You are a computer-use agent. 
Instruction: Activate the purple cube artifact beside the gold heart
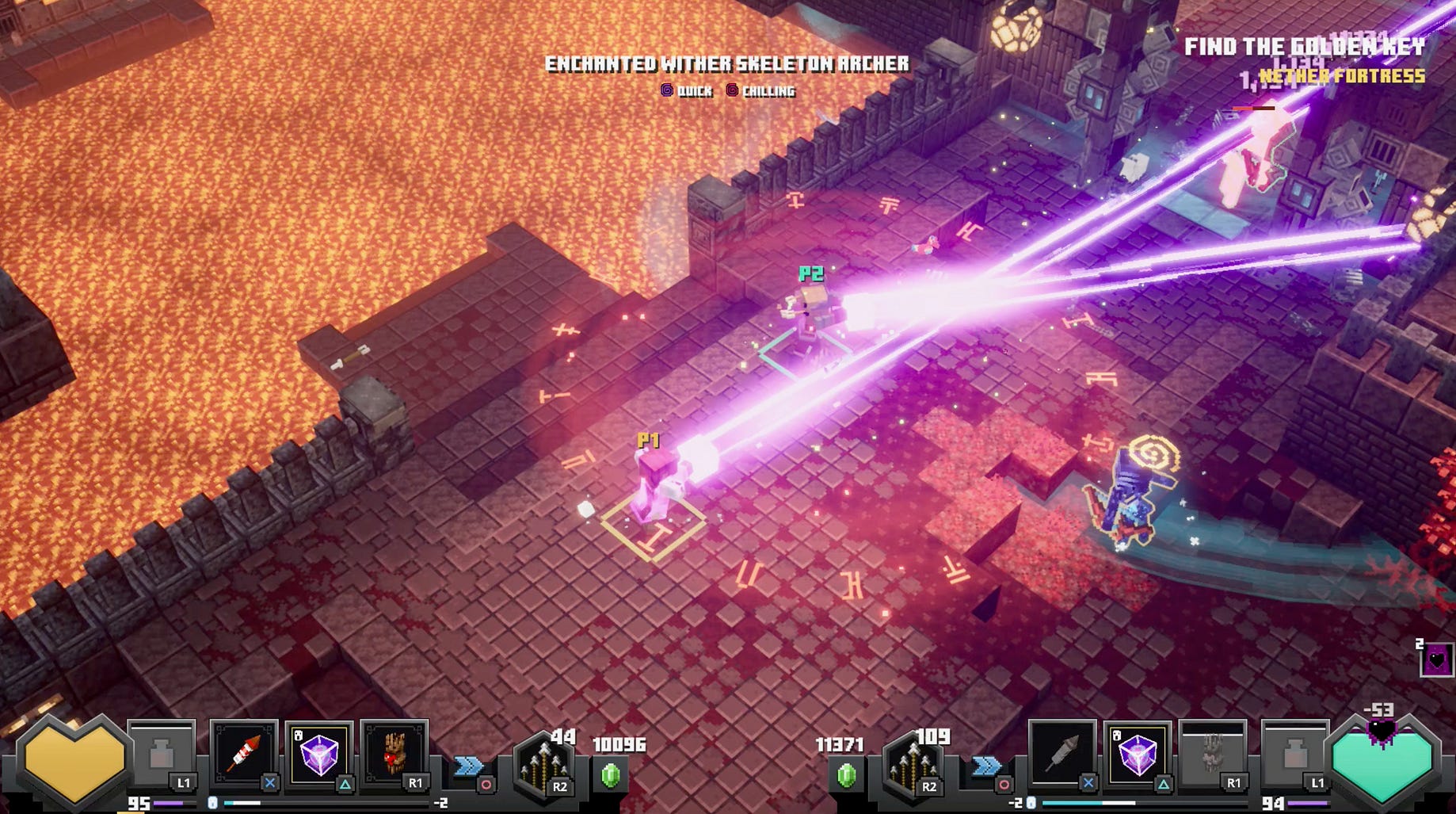click(x=318, y=753)
